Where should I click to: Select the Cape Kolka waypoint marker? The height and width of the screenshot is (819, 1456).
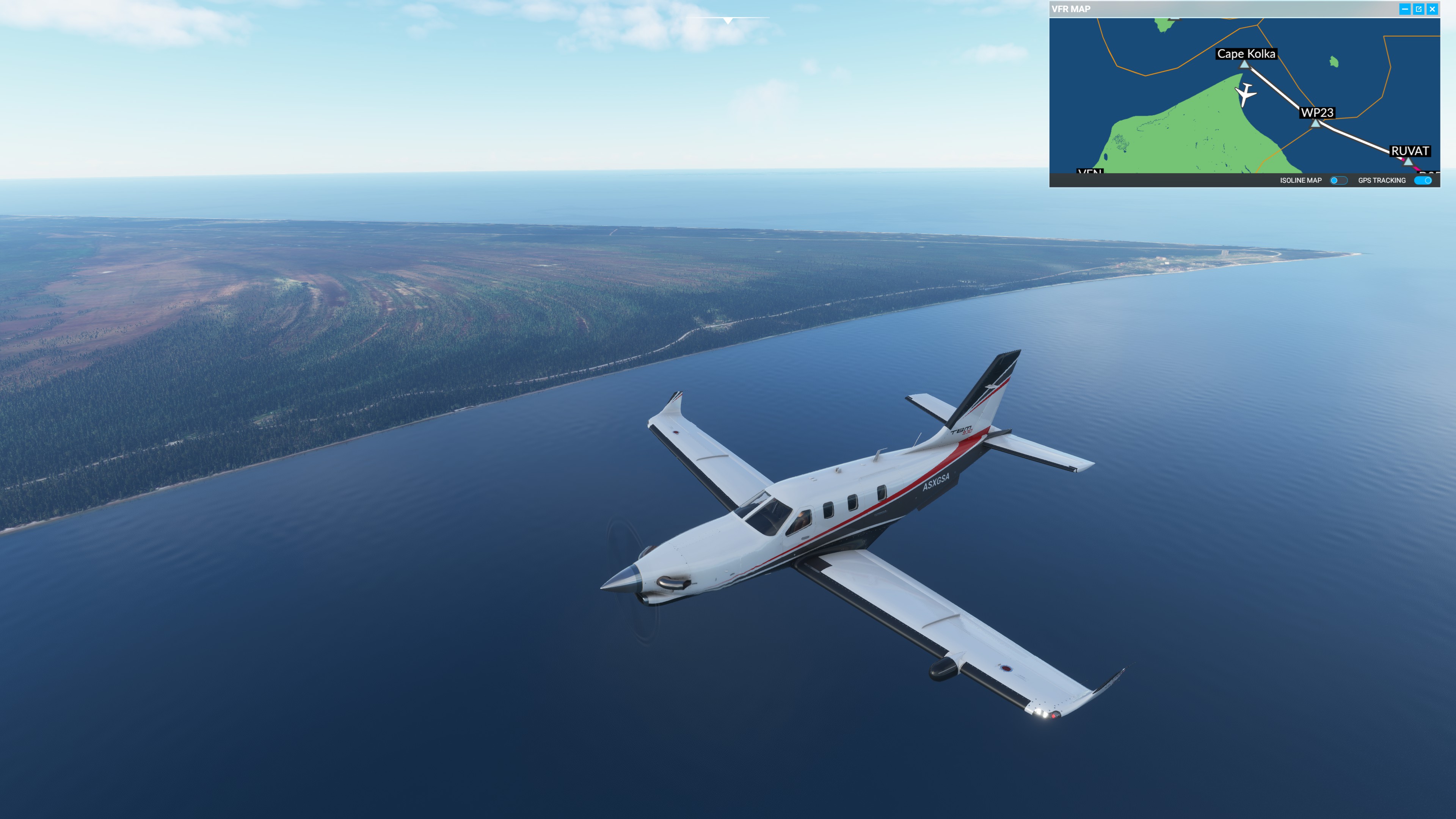(1244, 64)
